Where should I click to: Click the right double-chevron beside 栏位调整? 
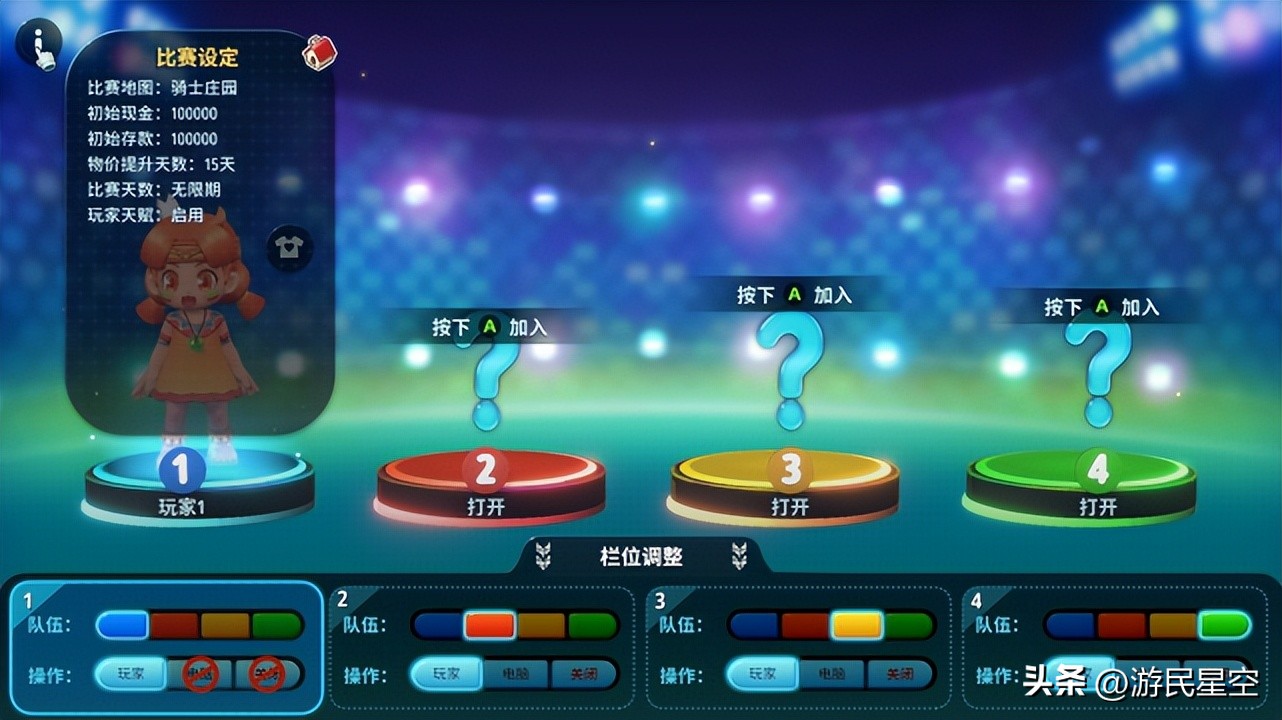(738, 557)
